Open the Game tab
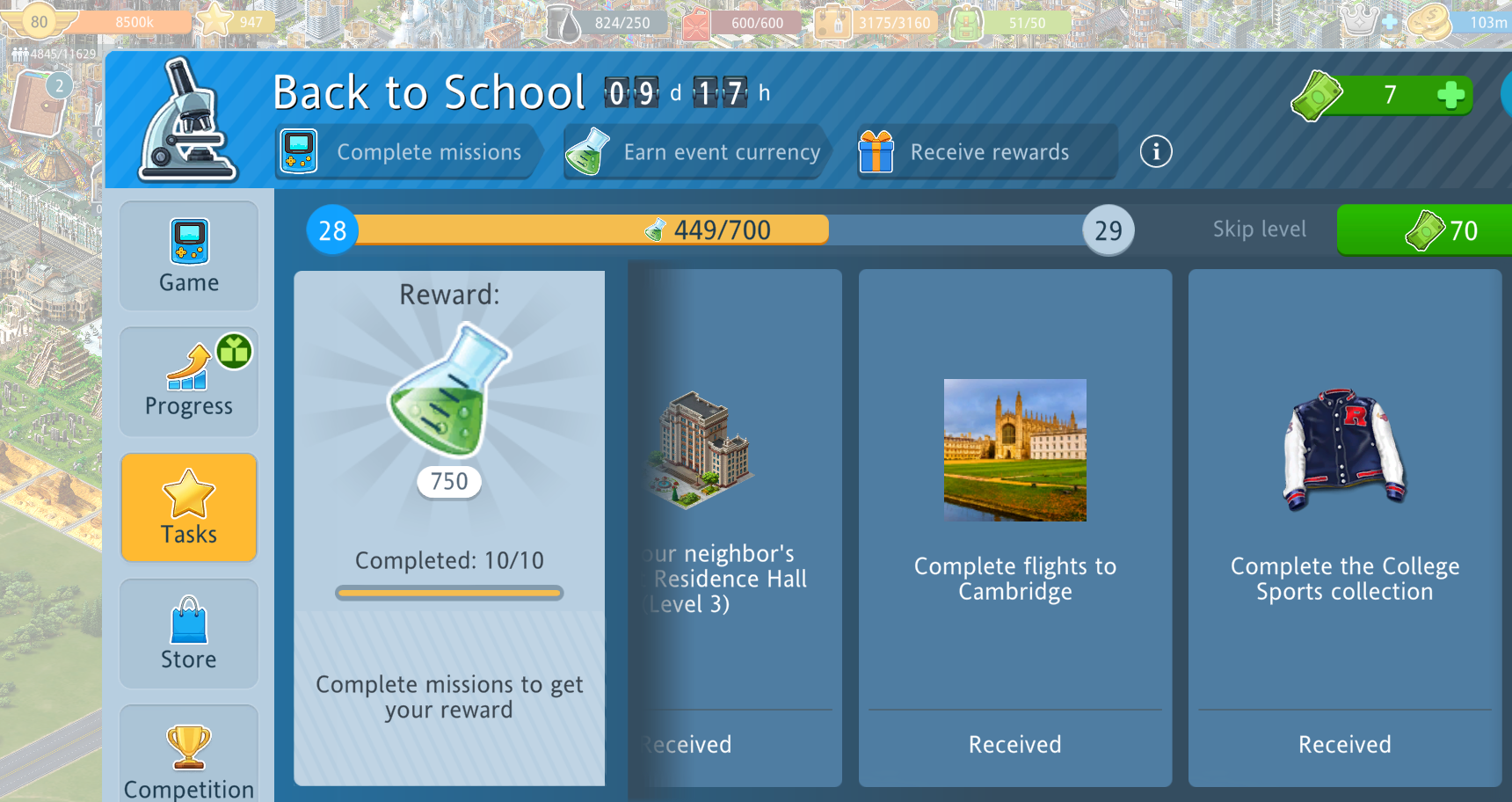The height and width of the screenshot is (802, 1512). click(189, 256)
